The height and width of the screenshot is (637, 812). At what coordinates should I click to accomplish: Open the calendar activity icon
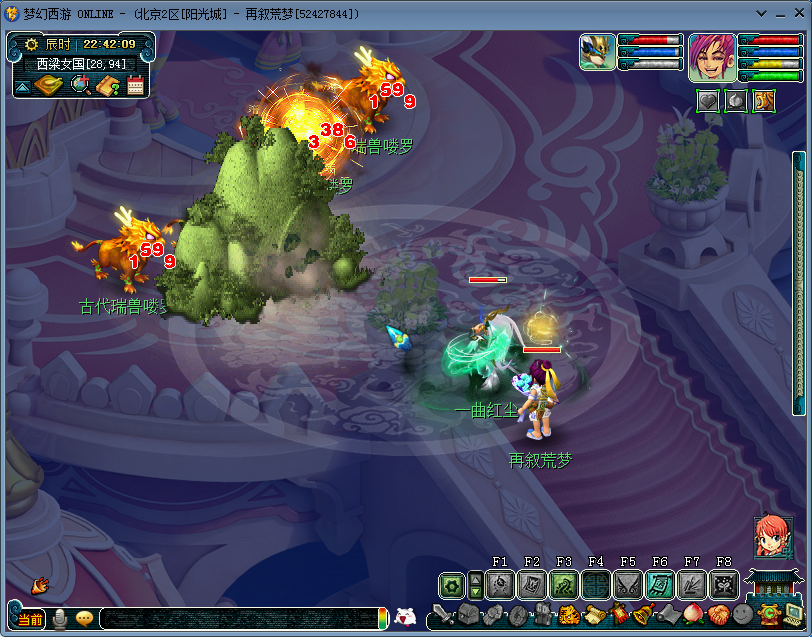[x=135, y=86]
